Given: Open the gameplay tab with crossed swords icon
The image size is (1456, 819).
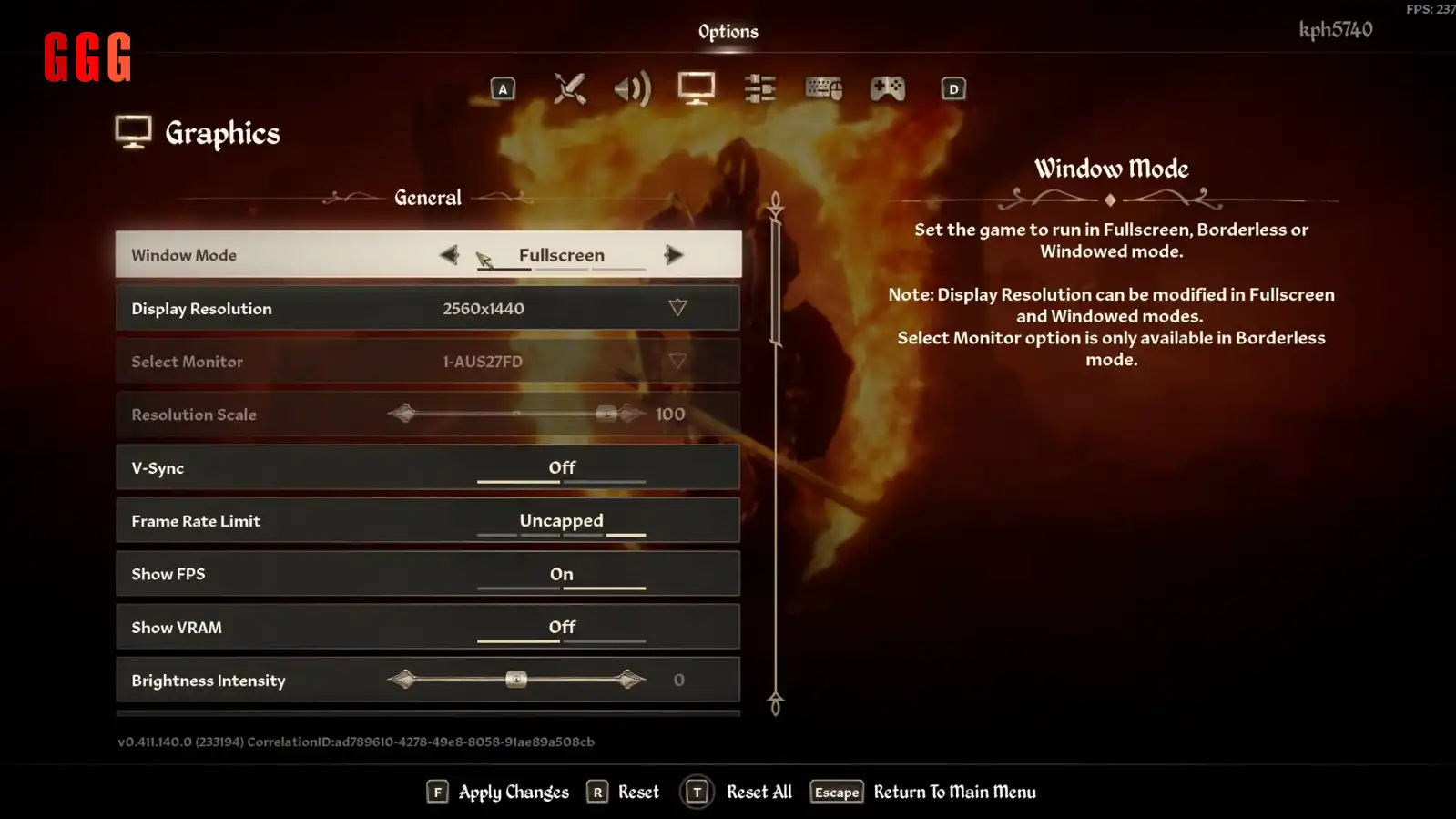Looking at the screenshot, I should click(569, 88).
